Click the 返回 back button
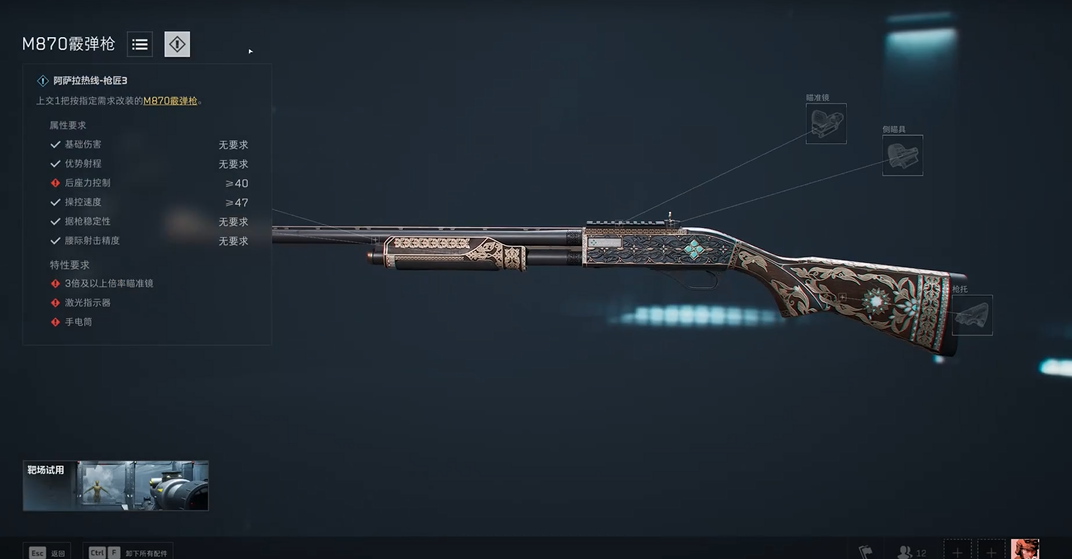 [47, 552]
